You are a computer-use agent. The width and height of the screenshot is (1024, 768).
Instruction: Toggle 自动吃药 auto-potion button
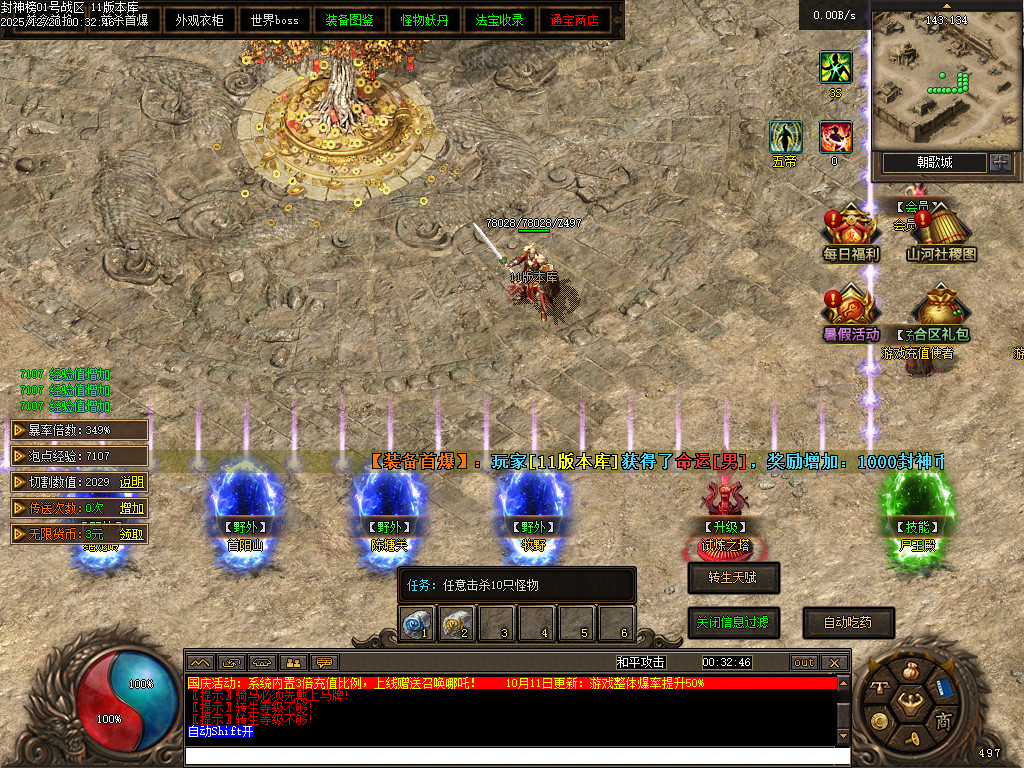click(848, 622)
